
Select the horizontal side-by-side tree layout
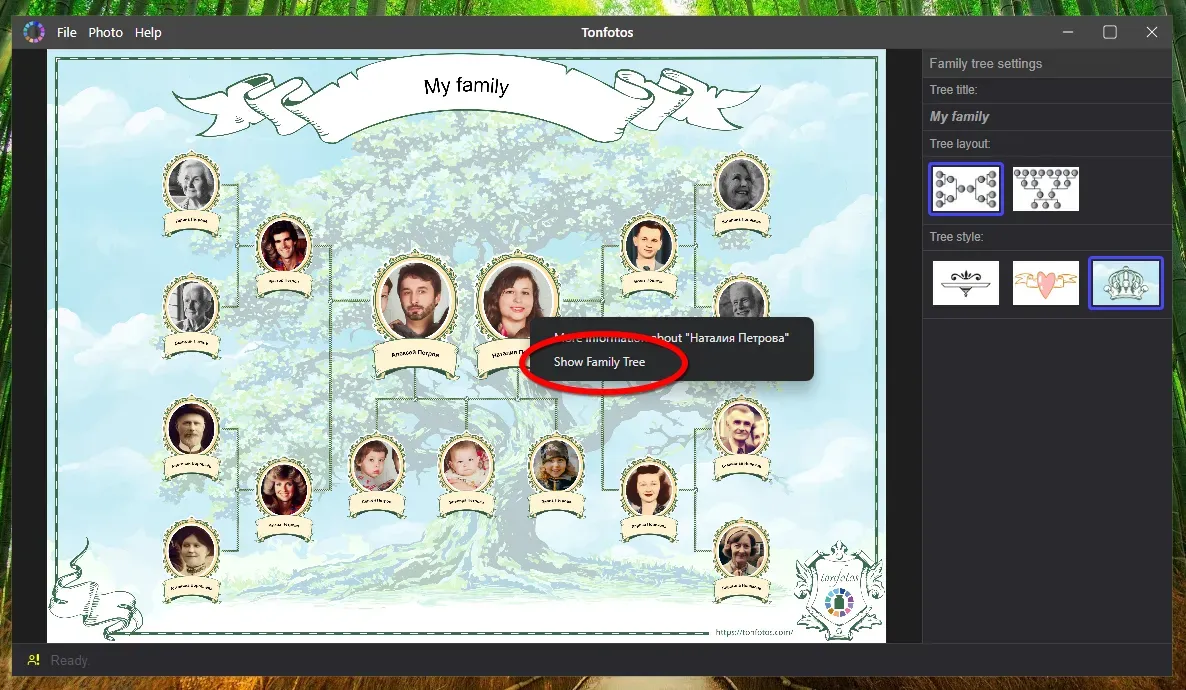[x=965, y=189]
